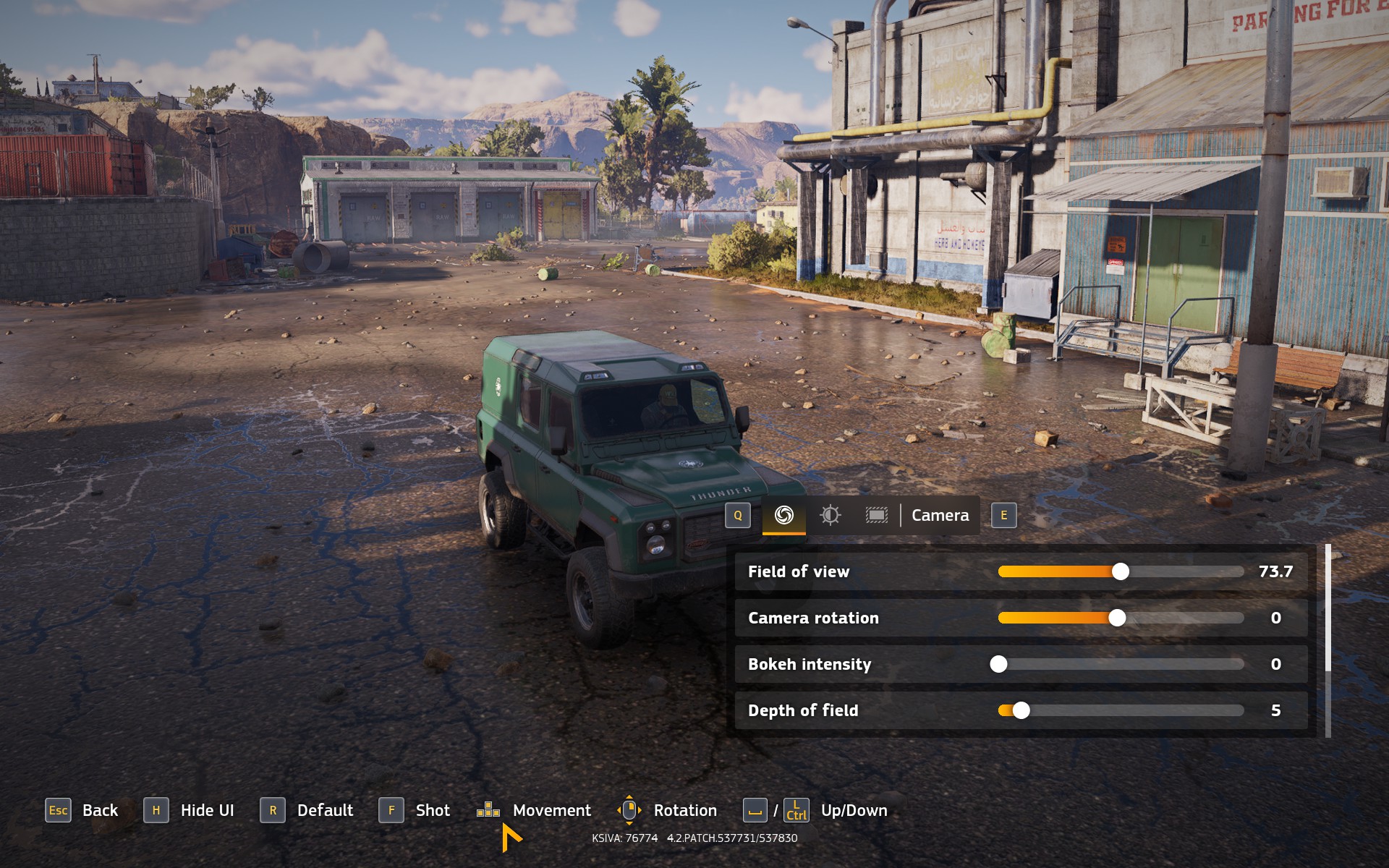The width and height of the screenshot is (1389, 868).
Task: Click the E key shortcut button
Action: coord(1003,516)
